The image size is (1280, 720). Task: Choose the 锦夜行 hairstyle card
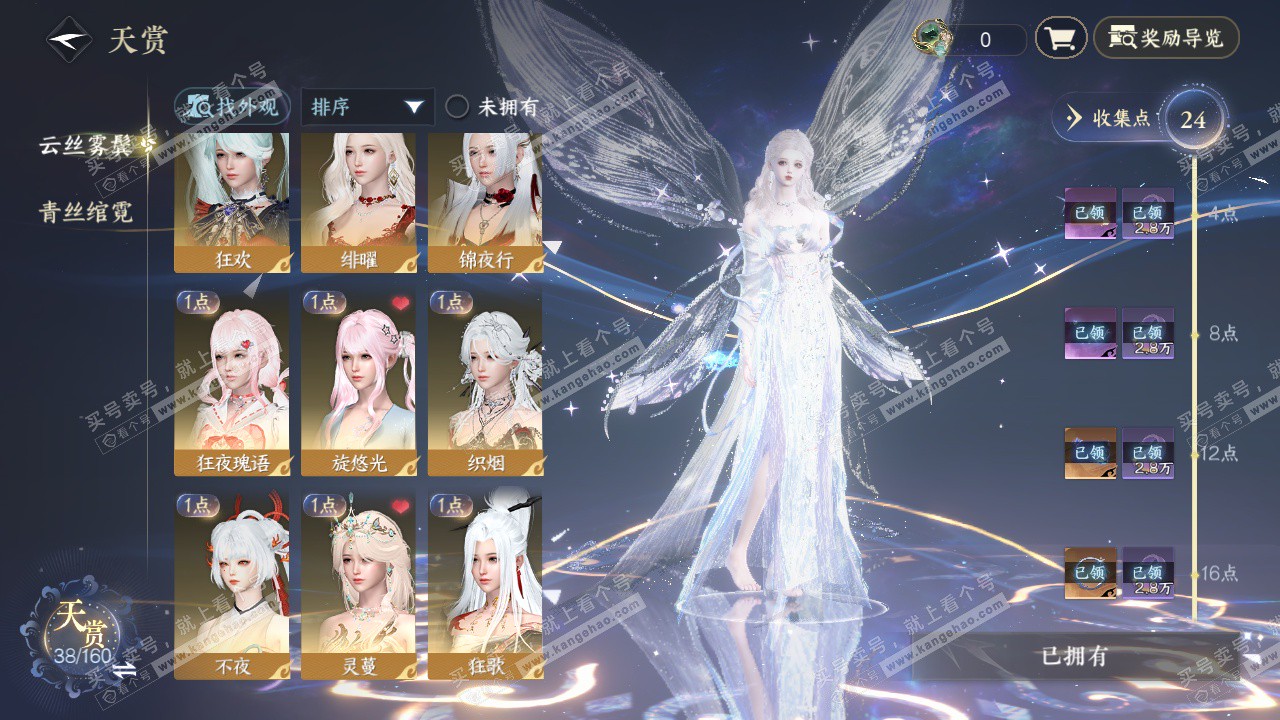coord(486,202)
